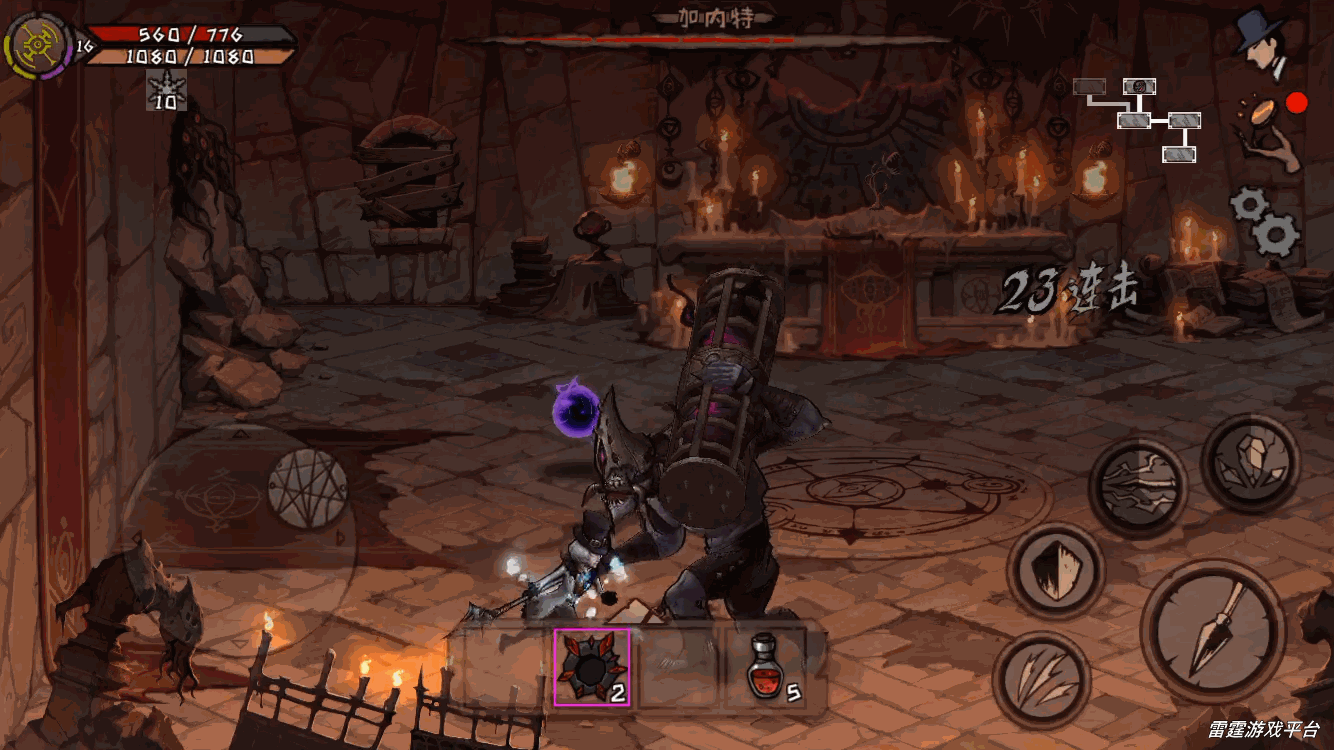Inspect the buff icon showing 10

click(x=166, y=90)
